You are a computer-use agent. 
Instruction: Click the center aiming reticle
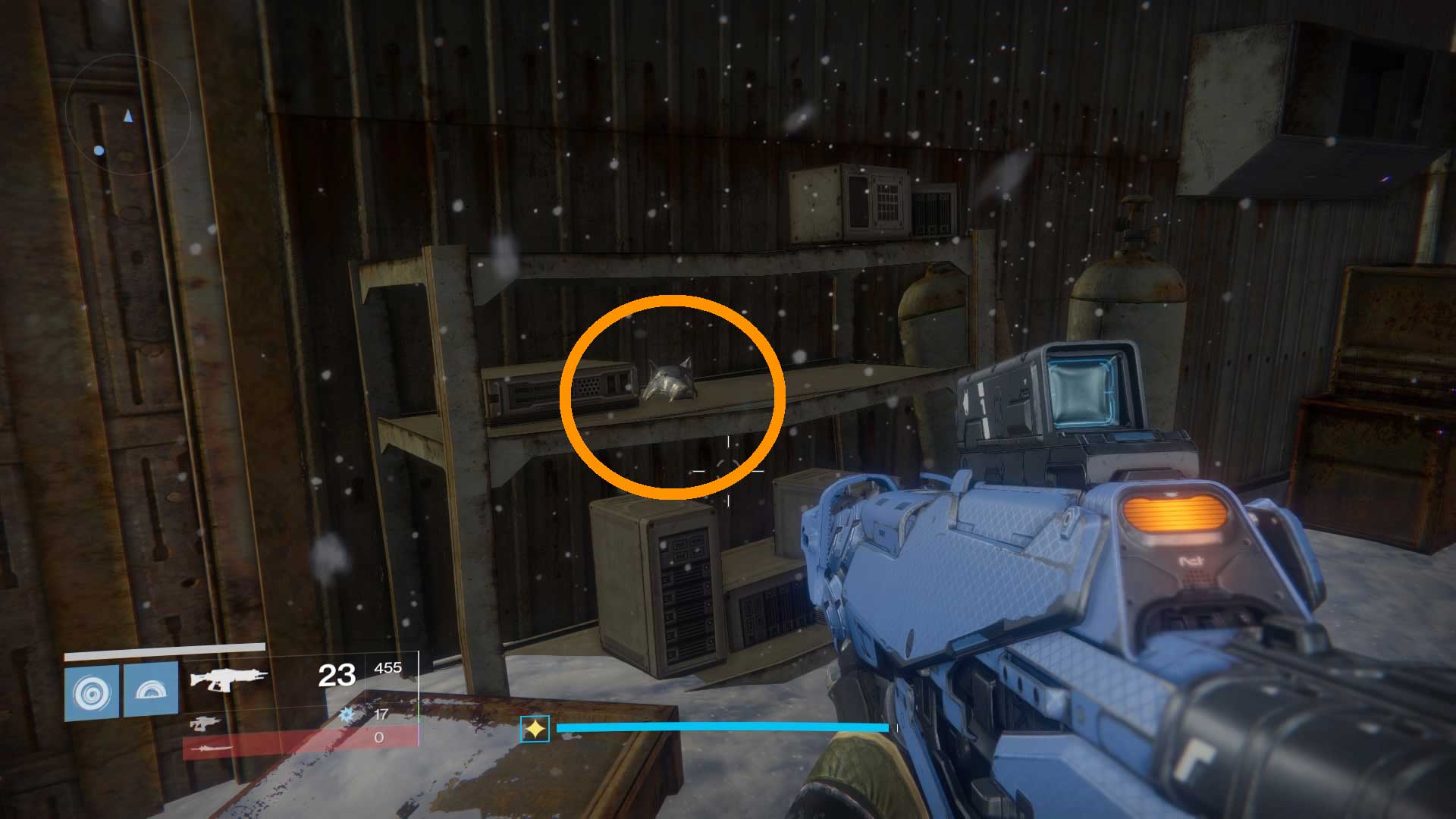coord(728,470)
